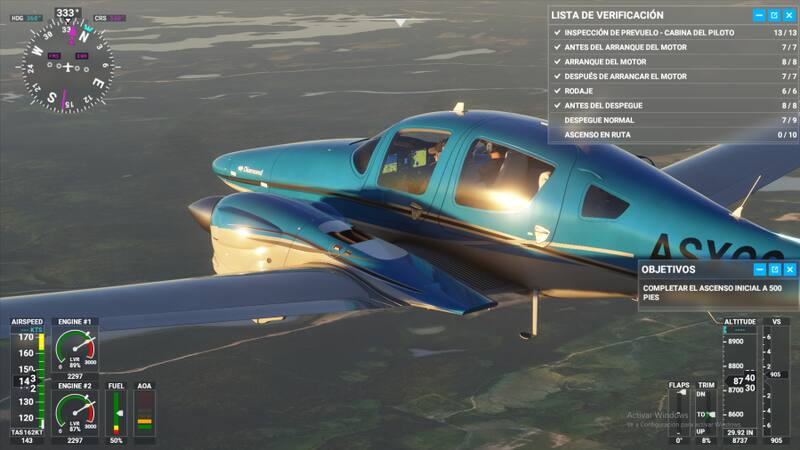Minimize the Lista de Verificación panel
Image resolution: width=800 pixels, height=450 pixels.
759,15
